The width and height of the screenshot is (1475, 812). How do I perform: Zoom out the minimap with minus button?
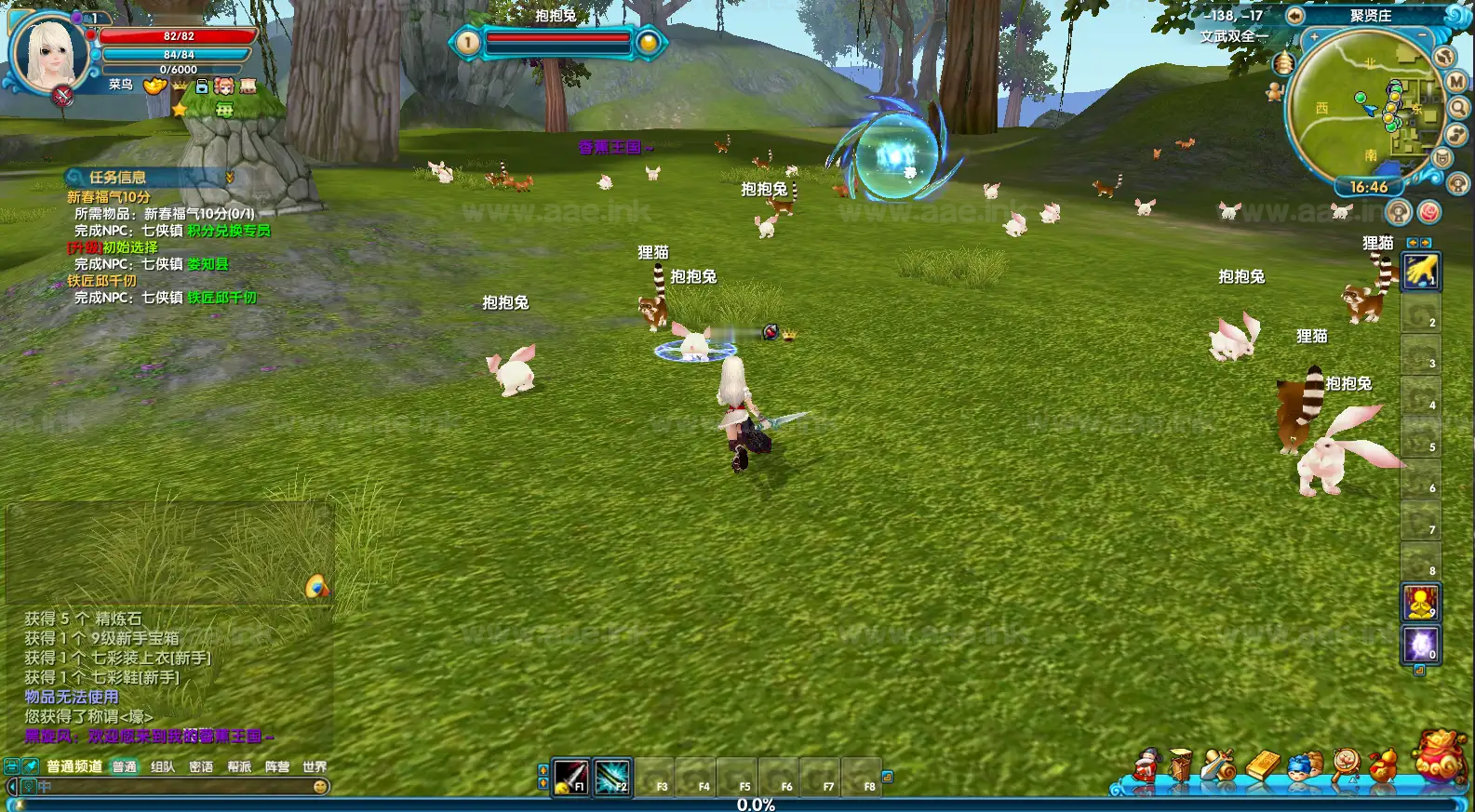coord(1423,36)
